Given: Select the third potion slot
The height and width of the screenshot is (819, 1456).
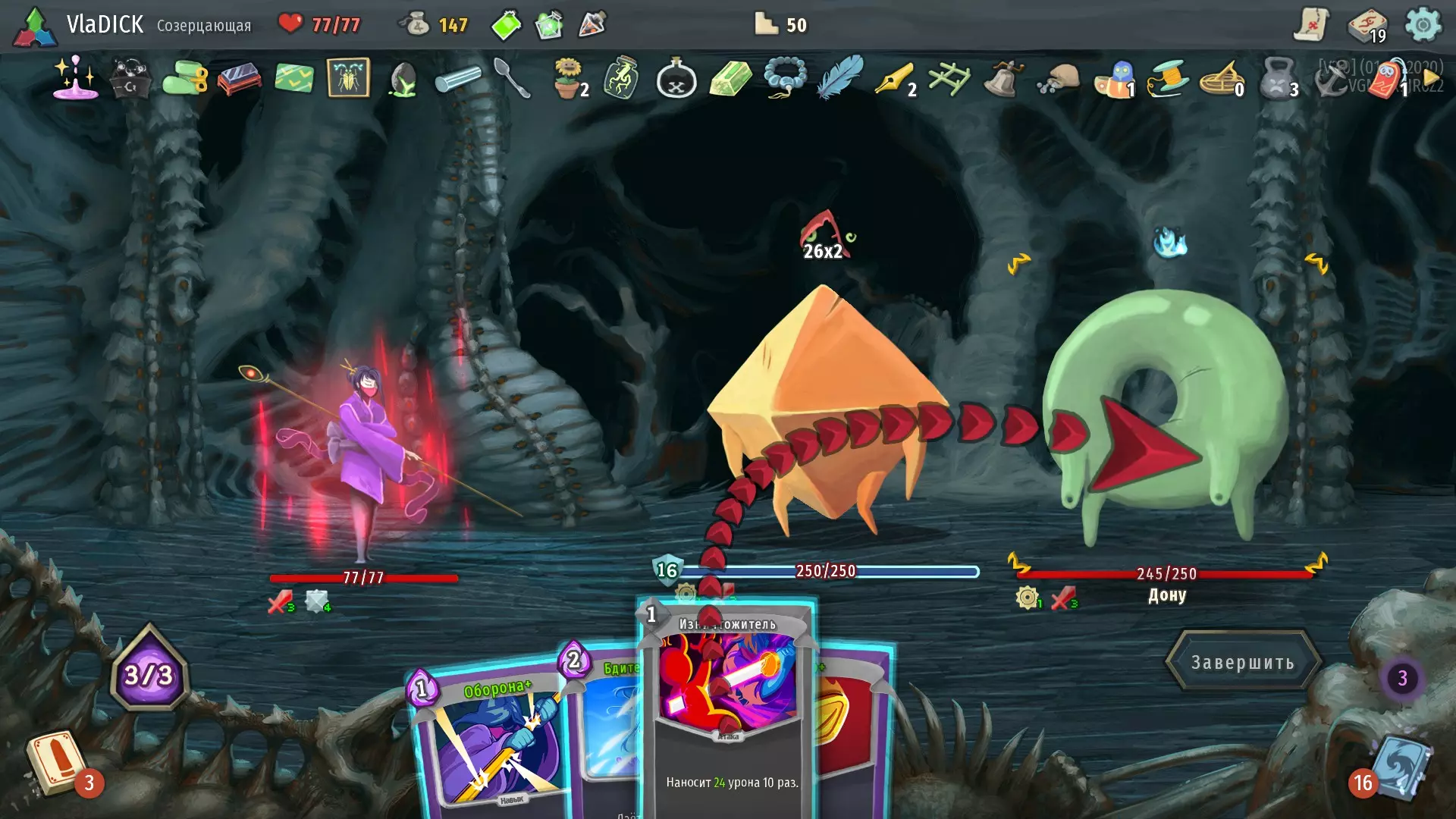Looking at the screenshot, I should pos(592,25).
